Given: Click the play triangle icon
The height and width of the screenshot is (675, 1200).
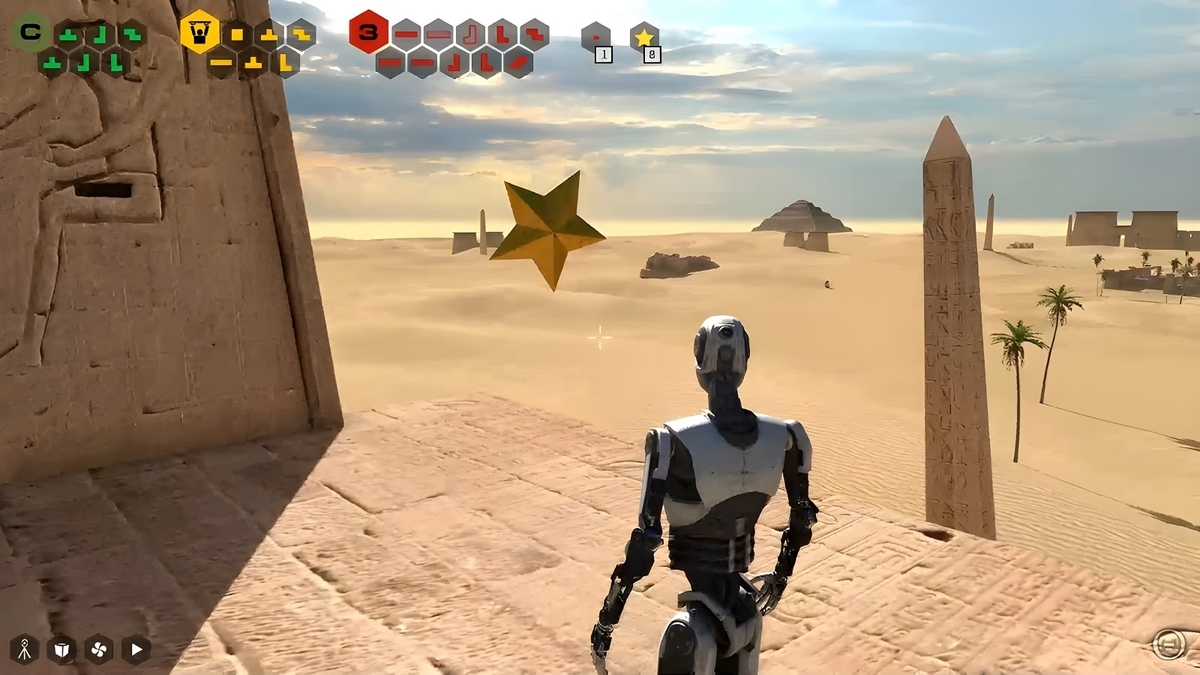Looking at the screenshot, I should coord(136,649).
